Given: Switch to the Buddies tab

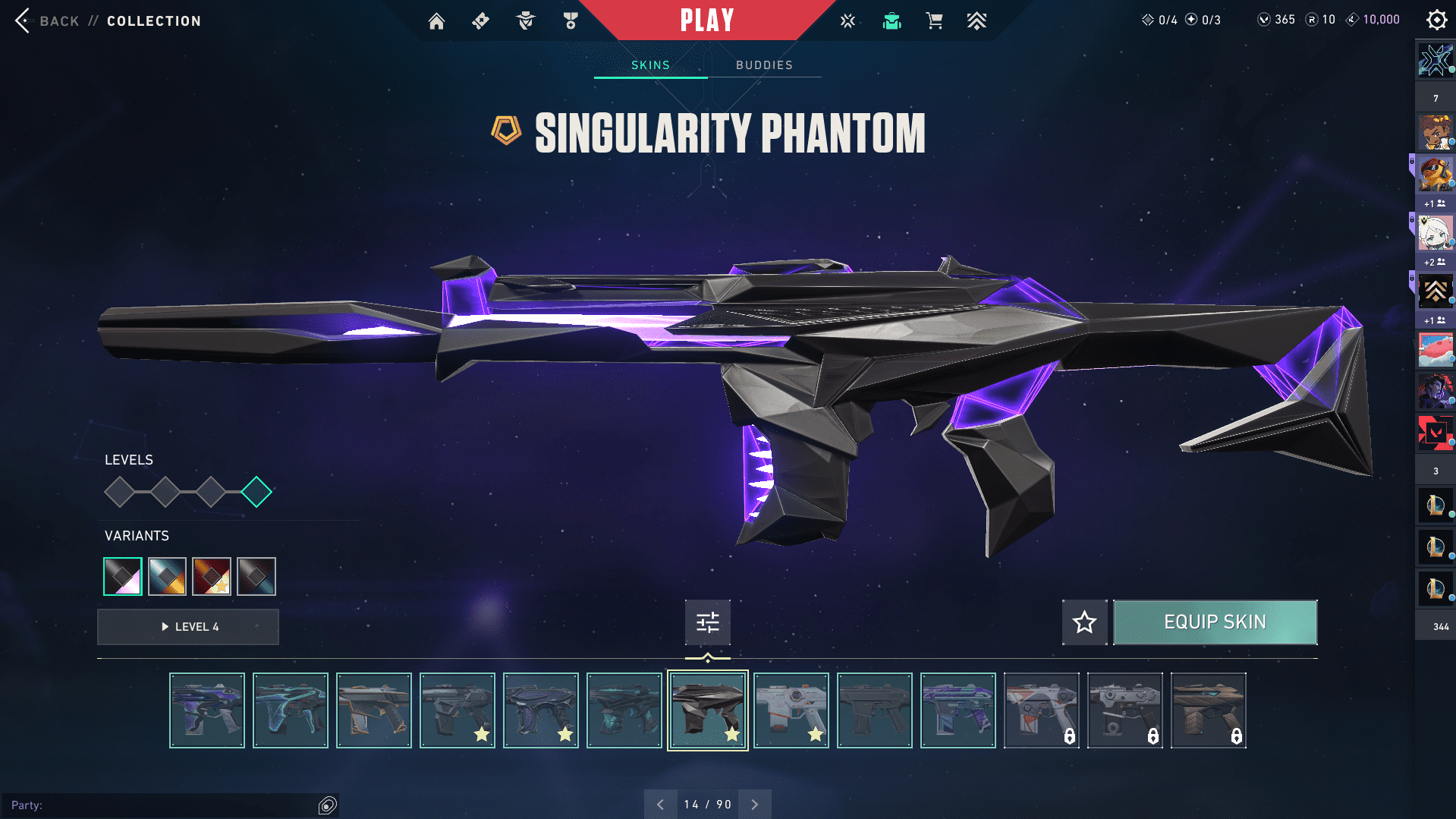Looking at the screenshot, I should [764, 65].
